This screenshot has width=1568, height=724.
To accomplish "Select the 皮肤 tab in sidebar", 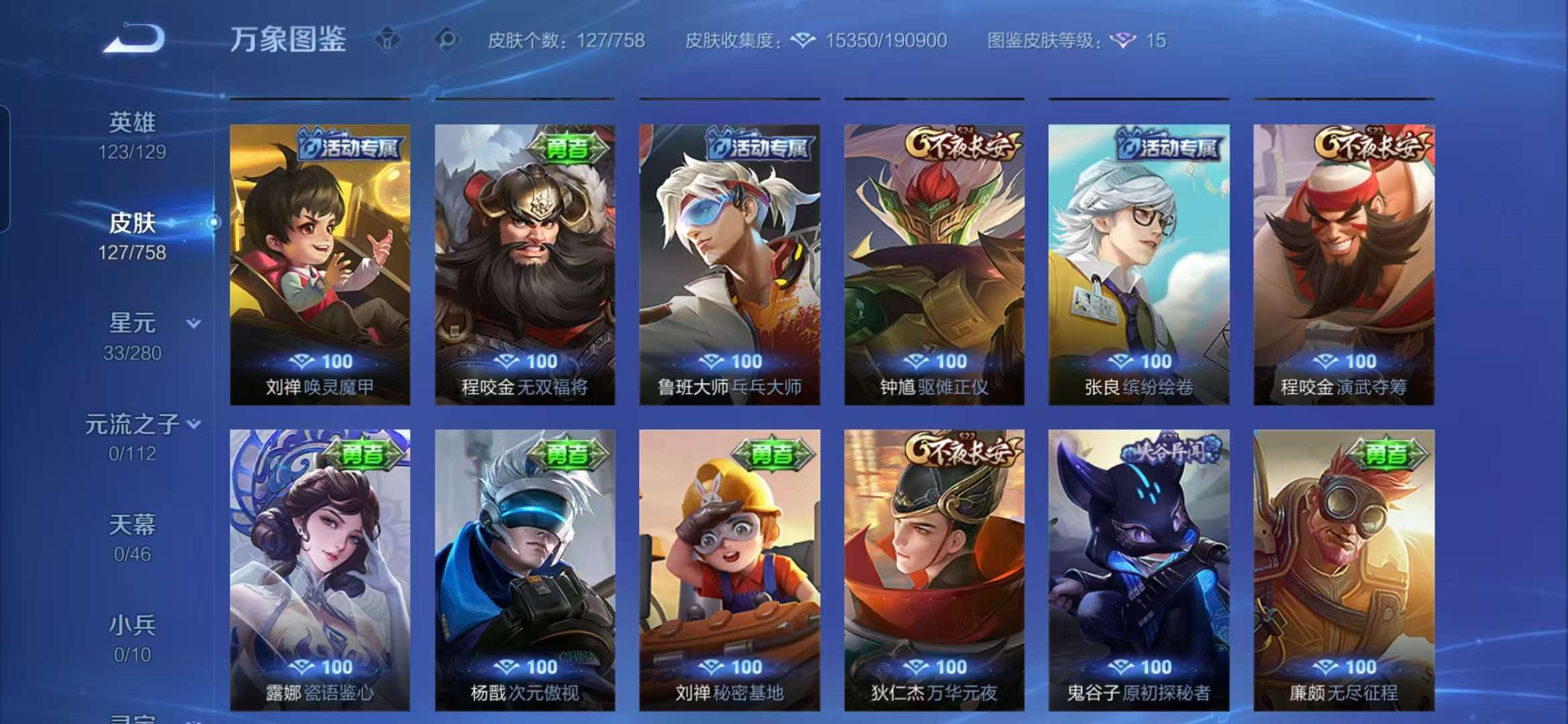I will point(131,224).
